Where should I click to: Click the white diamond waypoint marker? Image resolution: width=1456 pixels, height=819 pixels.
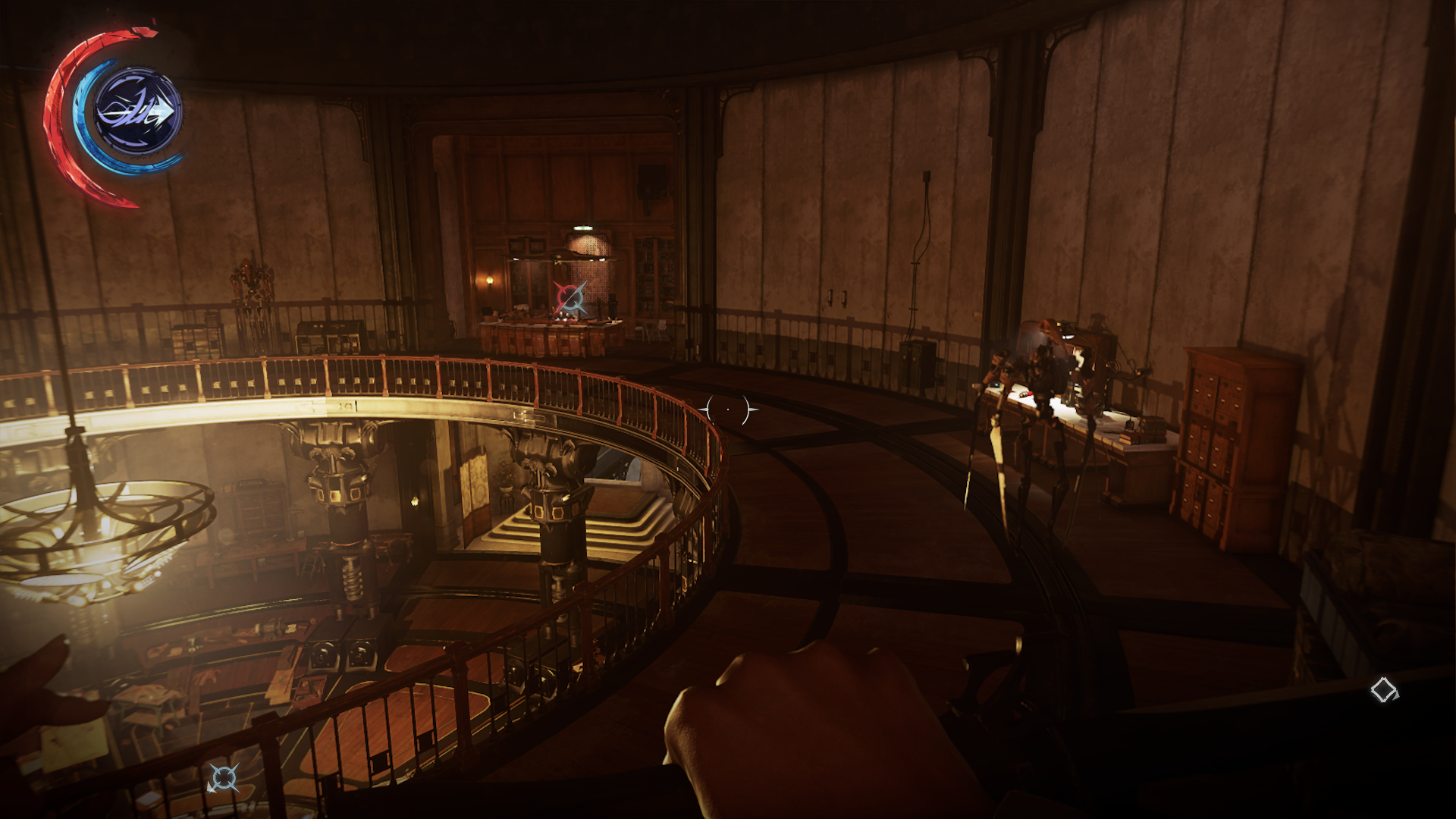click(1384, 690)
